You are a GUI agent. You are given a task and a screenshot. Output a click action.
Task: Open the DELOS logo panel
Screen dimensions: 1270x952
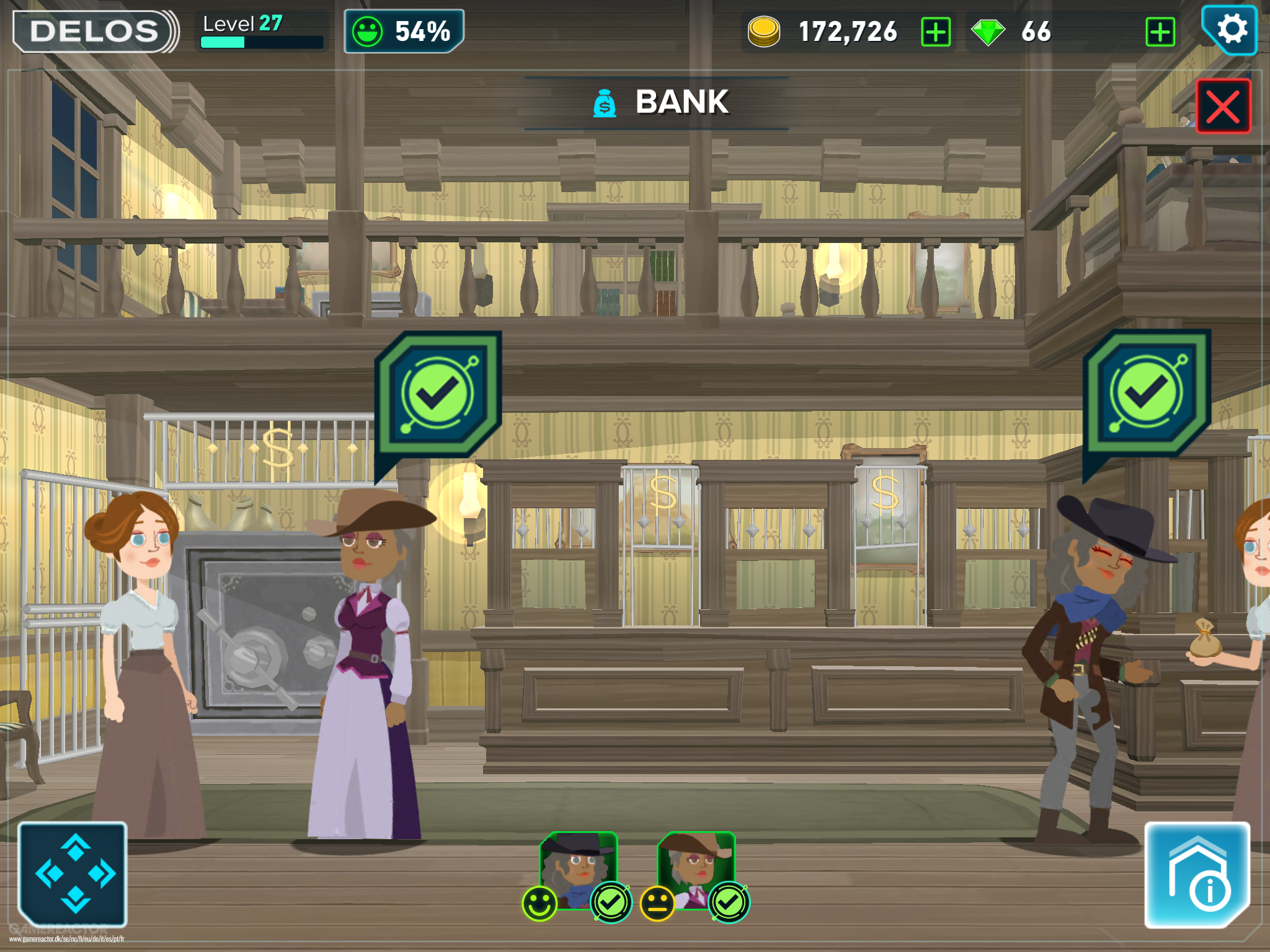(x=93, y=29)
